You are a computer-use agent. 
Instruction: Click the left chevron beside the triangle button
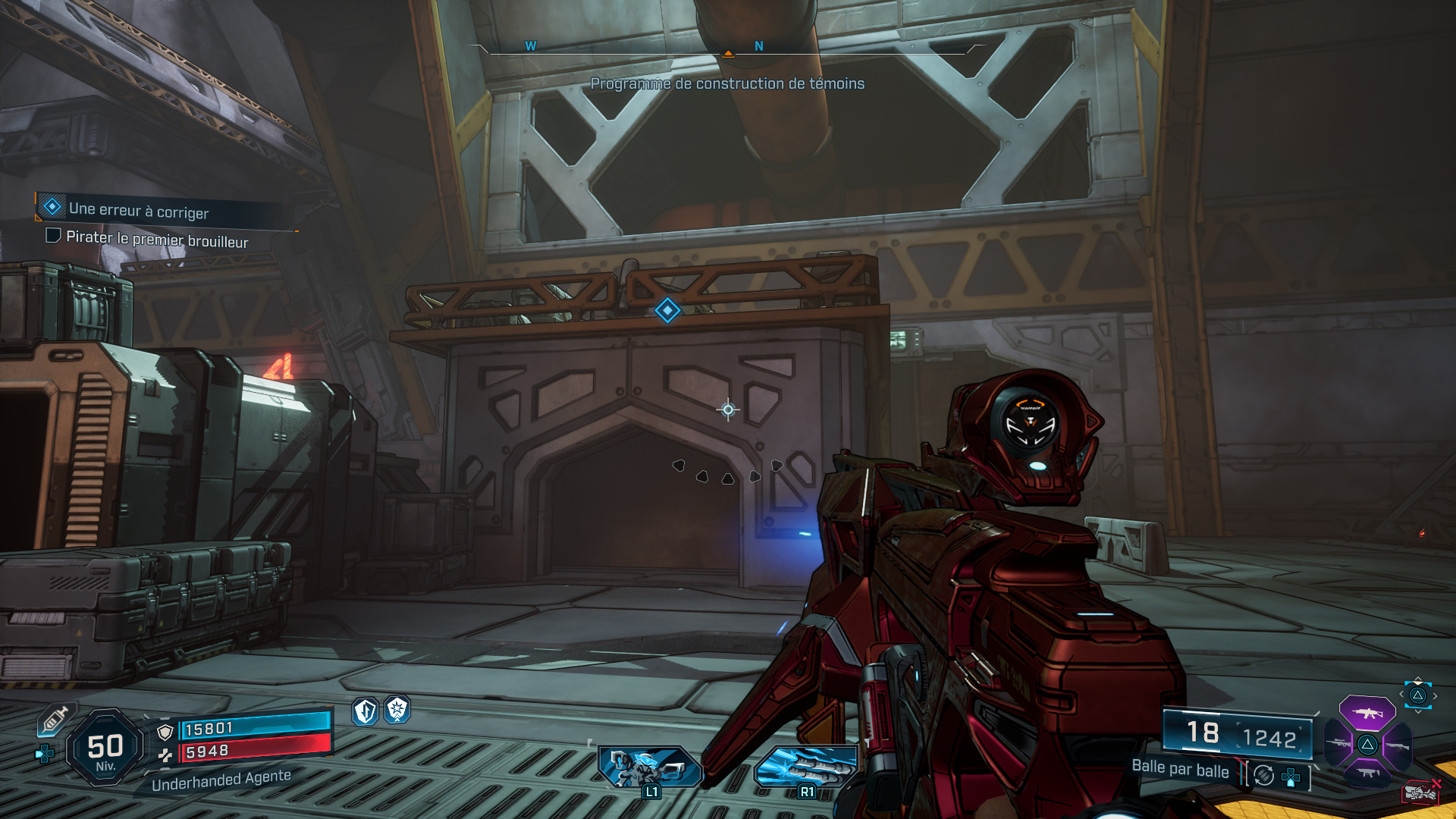pos(1401,695)
